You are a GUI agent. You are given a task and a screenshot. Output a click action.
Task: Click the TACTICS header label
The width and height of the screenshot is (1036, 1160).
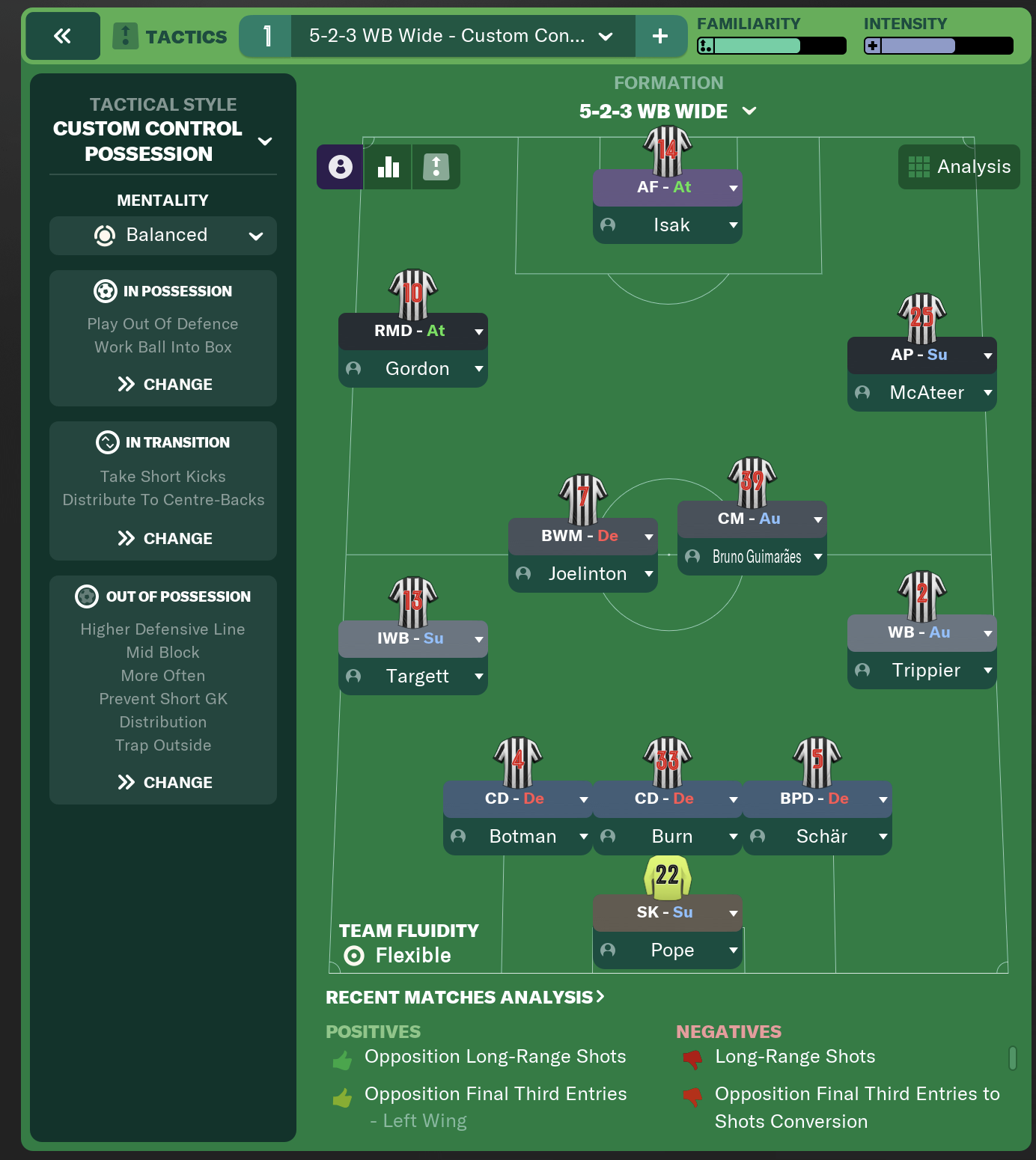[x=188, y=35]
